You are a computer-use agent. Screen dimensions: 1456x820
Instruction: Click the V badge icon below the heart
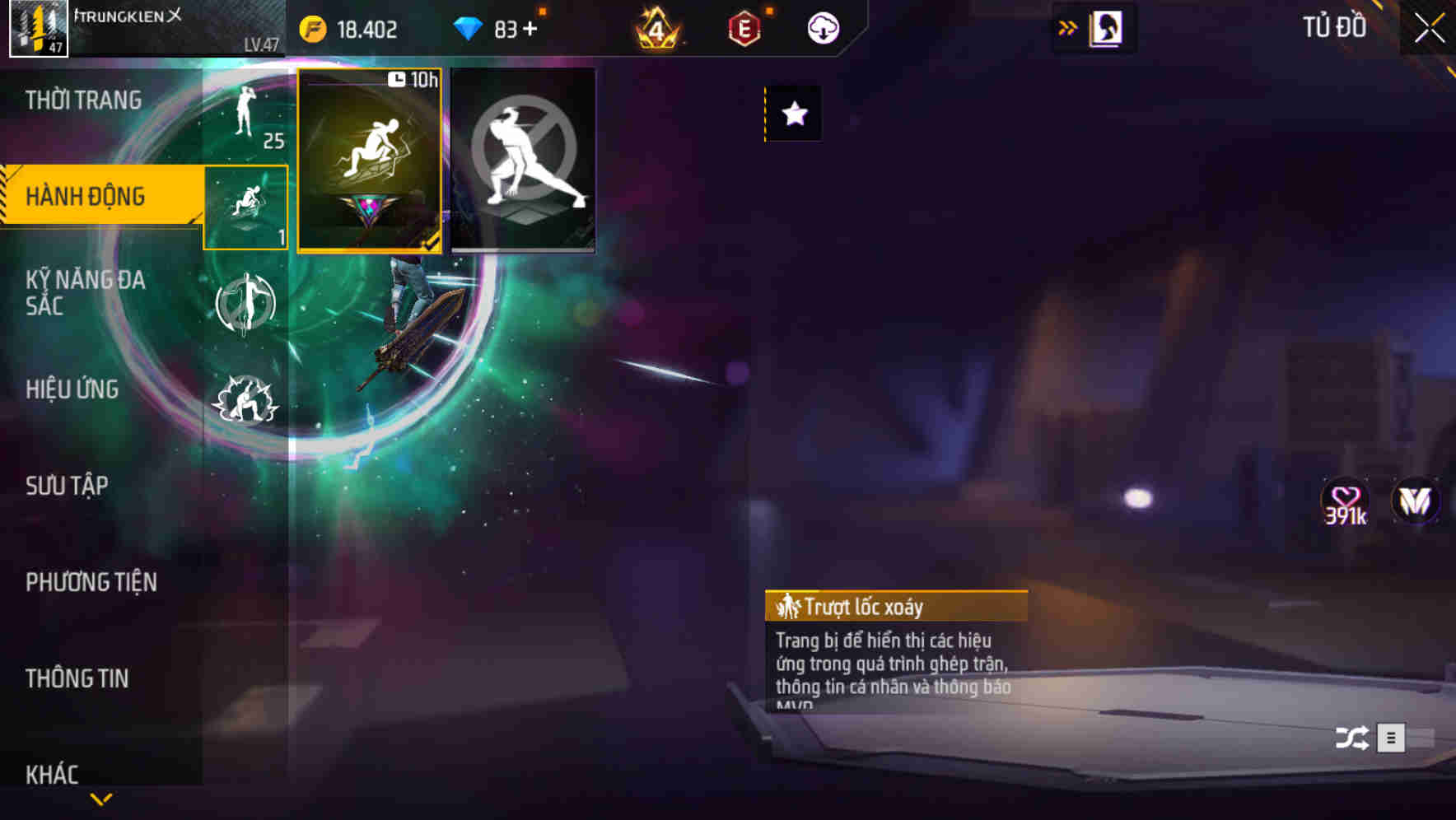tap(1415, 501)
